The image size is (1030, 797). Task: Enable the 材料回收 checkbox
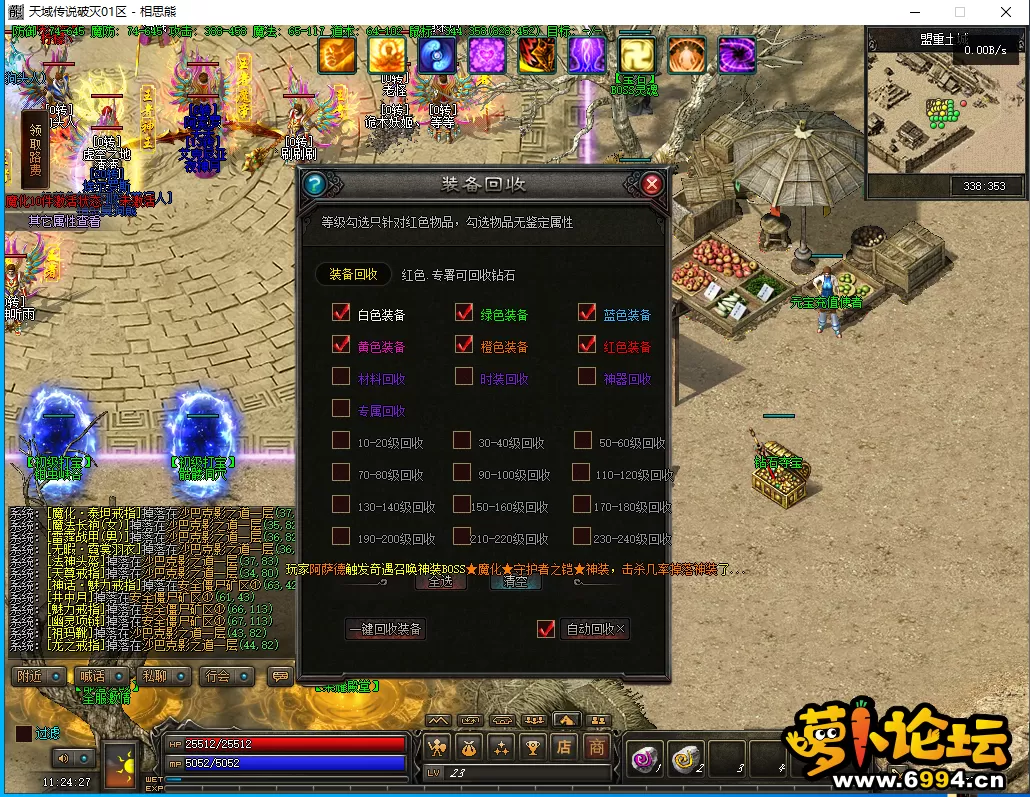pos(341,378)
